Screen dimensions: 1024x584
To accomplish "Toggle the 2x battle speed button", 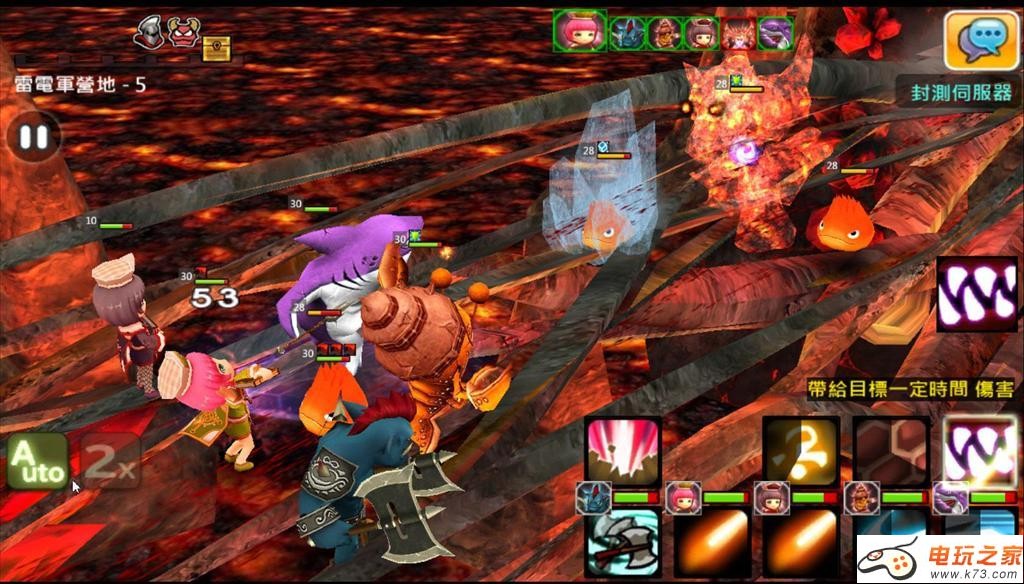I will (109, 461).
